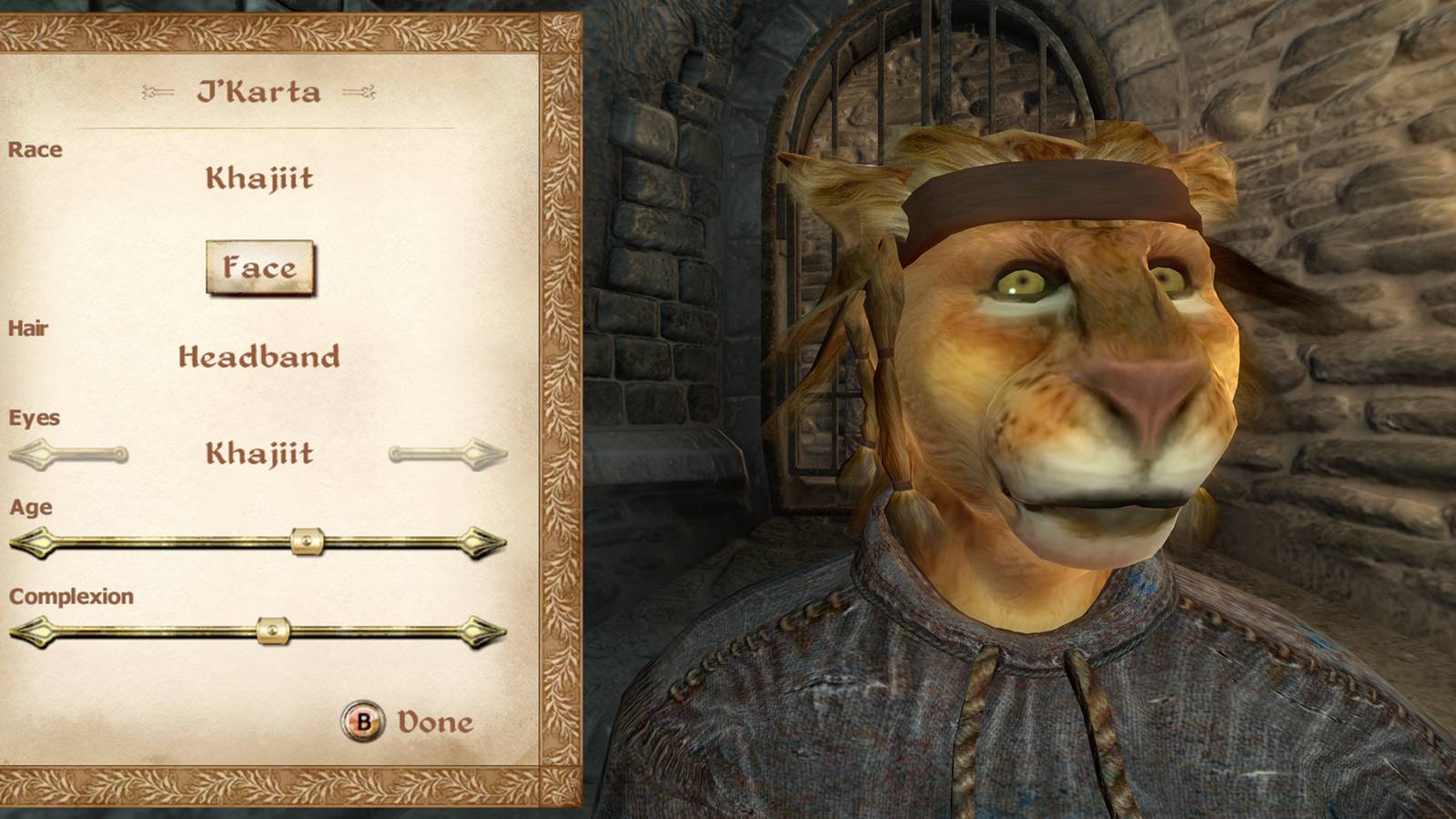Click the arrowhead at left end of Complexion slider
This screenshot has height=819, width=1456.
pyautogui.click(x=32, y=630)
